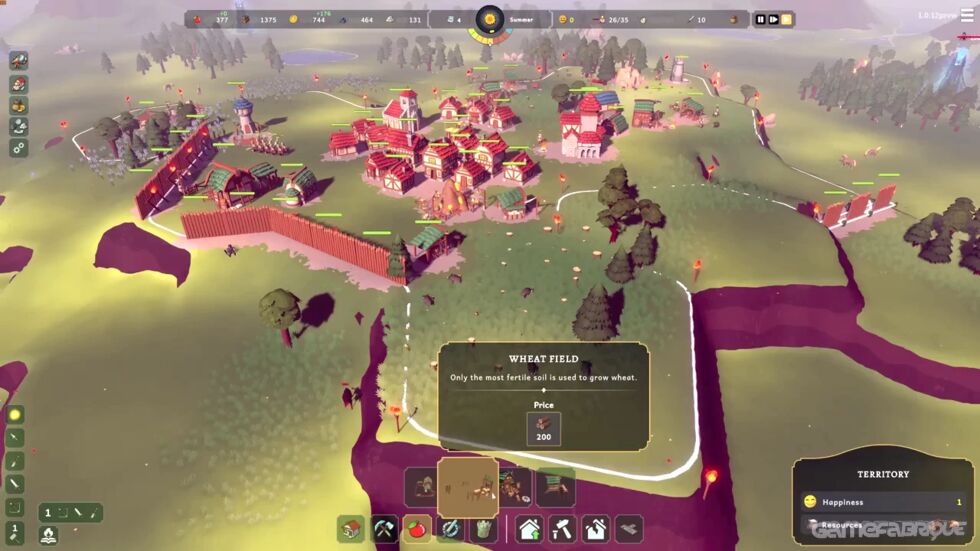Open the telescope icon on left panel
This screenshot has height=551, width=980.
[x=19, y=61]
